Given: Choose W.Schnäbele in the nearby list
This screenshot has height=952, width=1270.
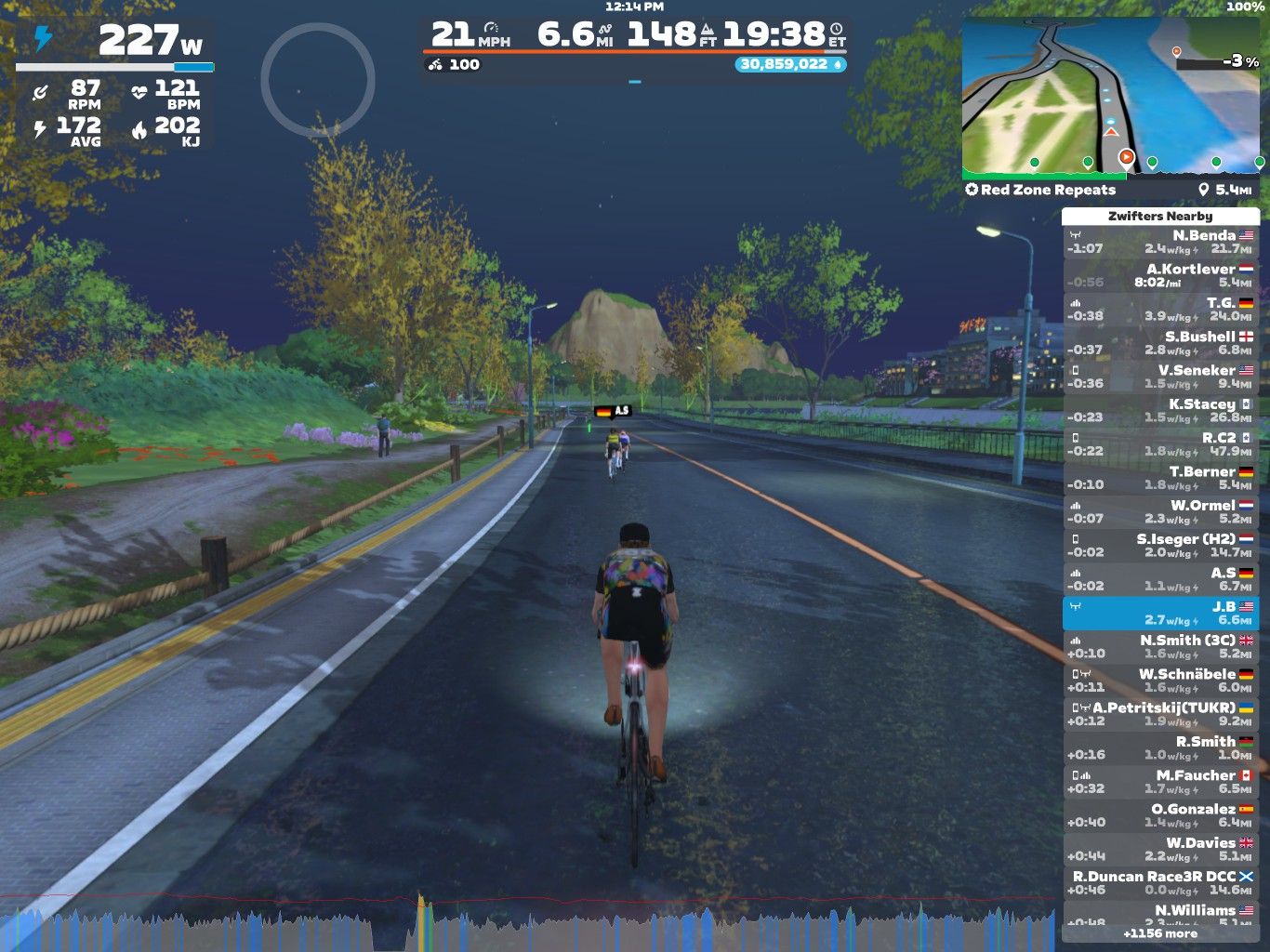Looking at the screenshot, I should pyautogui.click(x=1160, y=680).
